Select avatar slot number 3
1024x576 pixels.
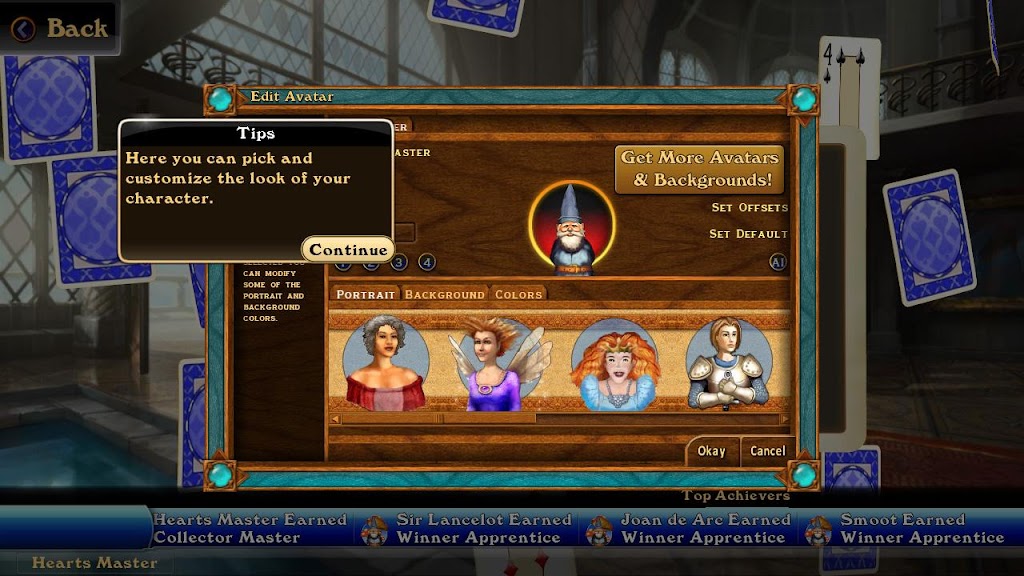[x=399, y=263]
